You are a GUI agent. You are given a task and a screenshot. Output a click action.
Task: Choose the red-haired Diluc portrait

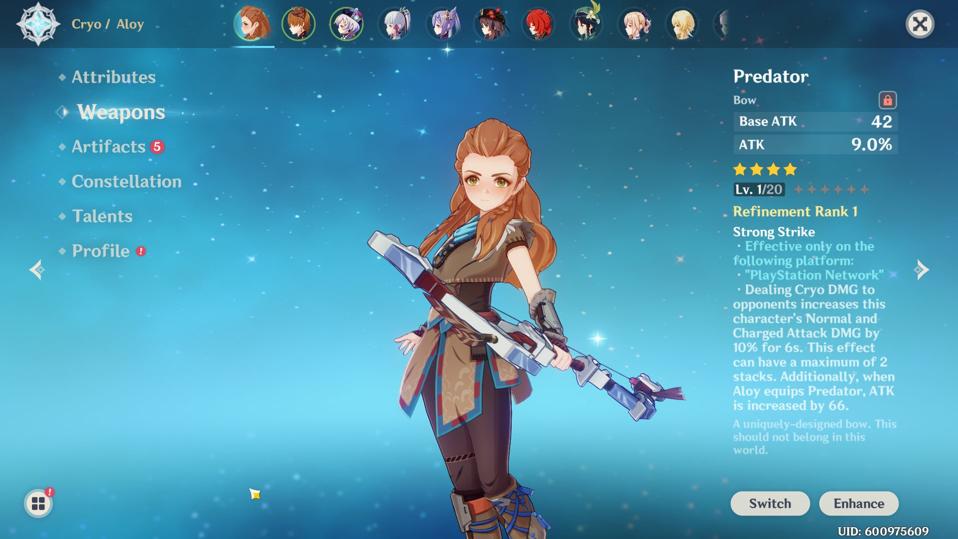point(539,23)
